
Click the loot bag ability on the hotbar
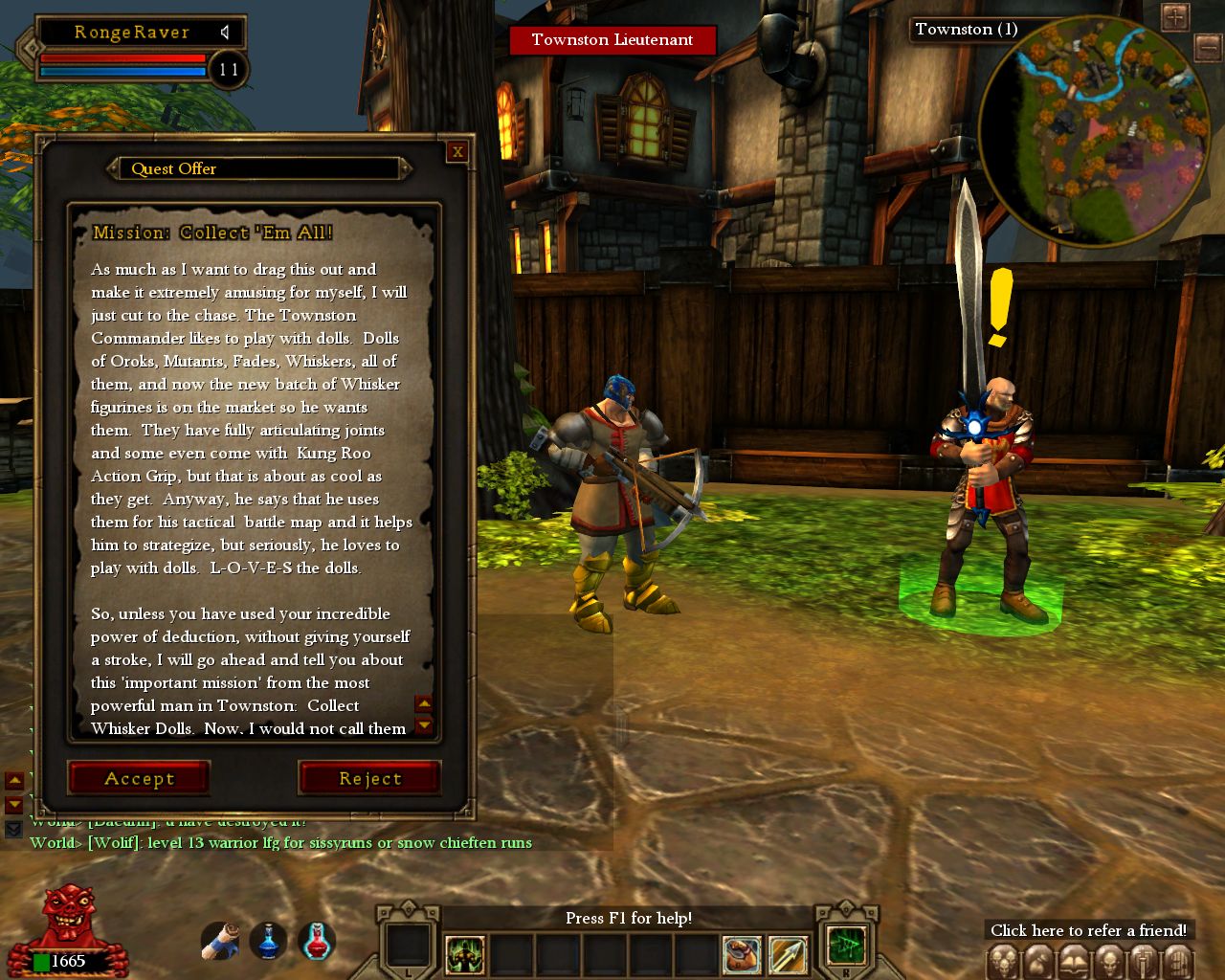point(742,953)
